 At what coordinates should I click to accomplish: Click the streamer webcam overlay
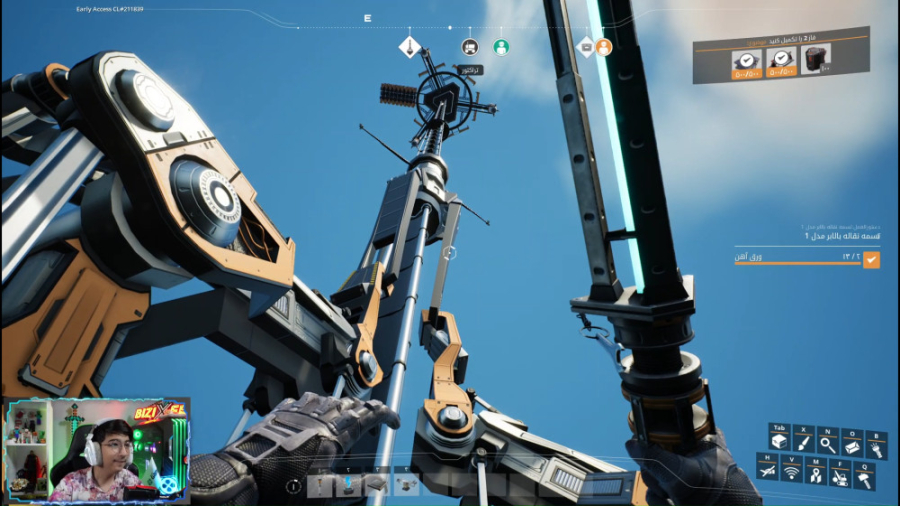[x=96, y=449]
